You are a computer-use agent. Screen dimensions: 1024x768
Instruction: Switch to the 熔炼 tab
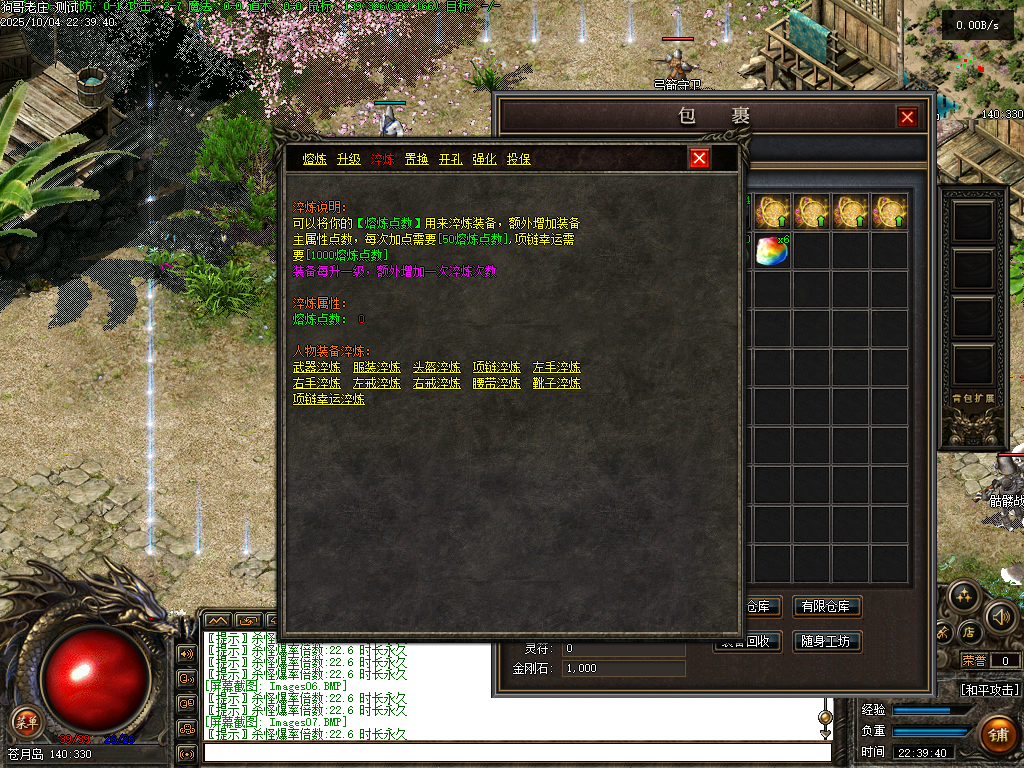click(x=315, y=159)
